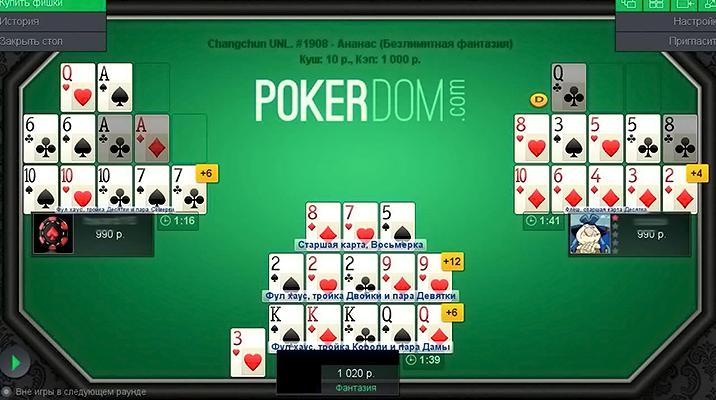Screen dimensions: 716x400
Task: Select the Пригласить invite option
Action: (668, 41)
